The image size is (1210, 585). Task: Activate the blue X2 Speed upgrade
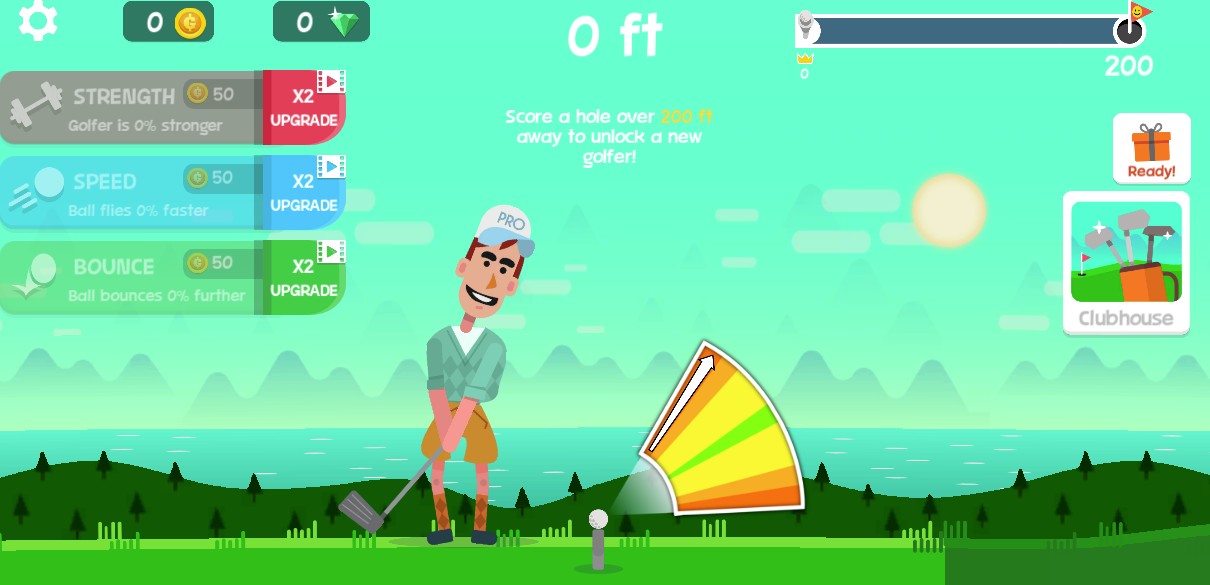(304, 192)
